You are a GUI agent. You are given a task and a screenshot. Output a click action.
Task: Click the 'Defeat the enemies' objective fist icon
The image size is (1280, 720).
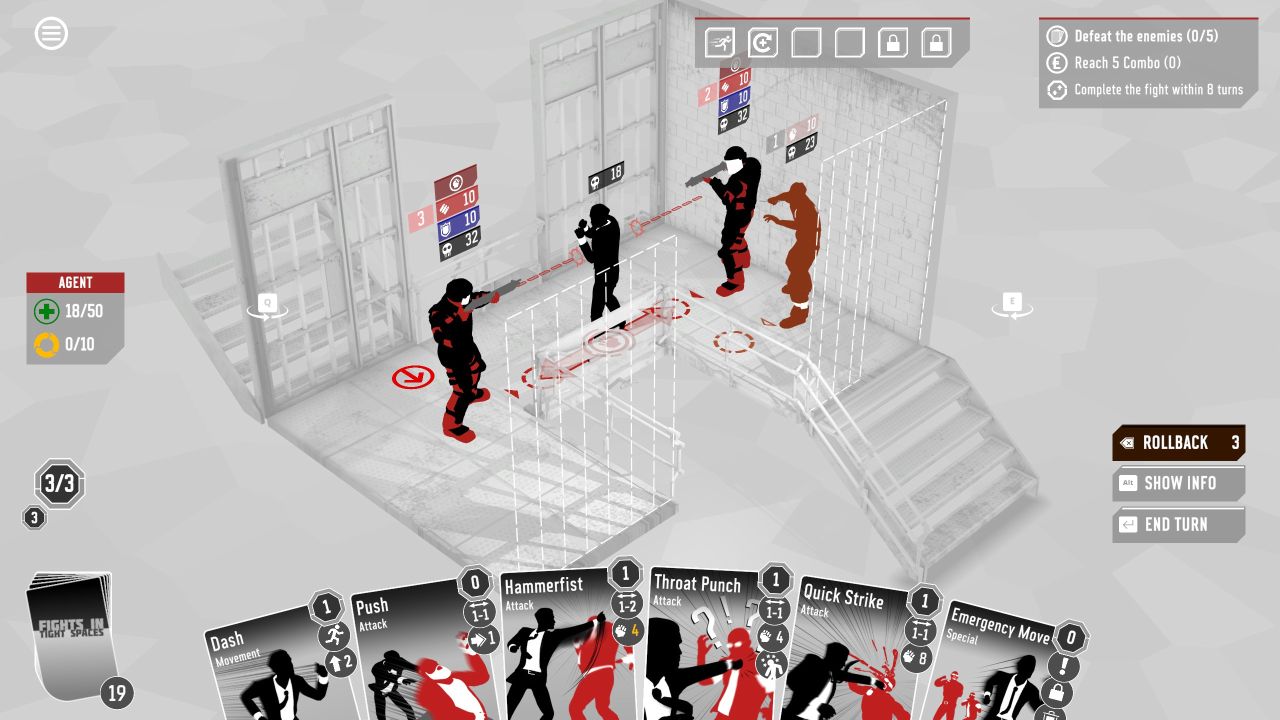pyautogui.click(x=1055, y=36)
